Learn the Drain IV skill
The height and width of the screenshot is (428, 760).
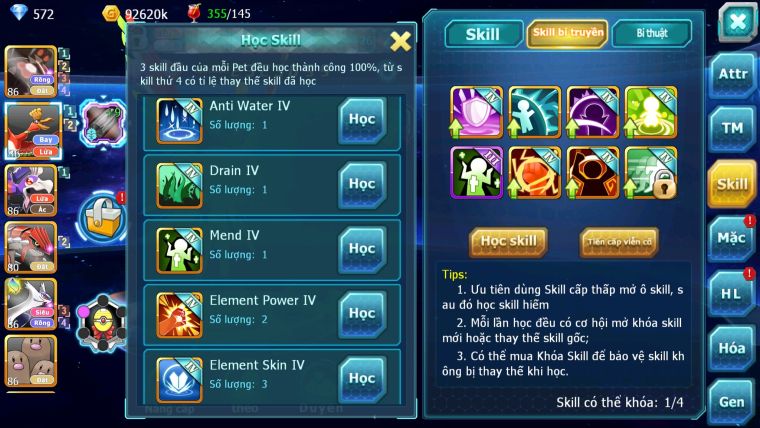click(362, 183)
